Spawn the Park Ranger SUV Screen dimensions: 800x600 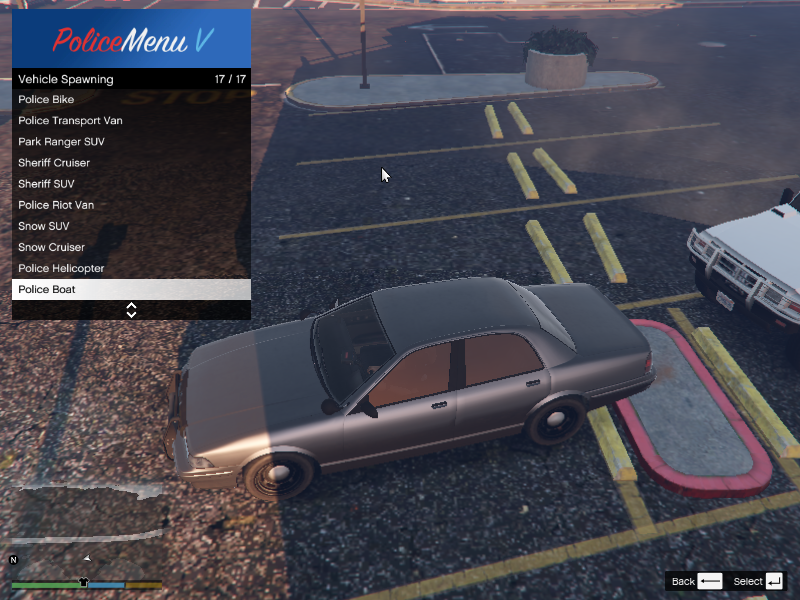click(x=130, y=142)
